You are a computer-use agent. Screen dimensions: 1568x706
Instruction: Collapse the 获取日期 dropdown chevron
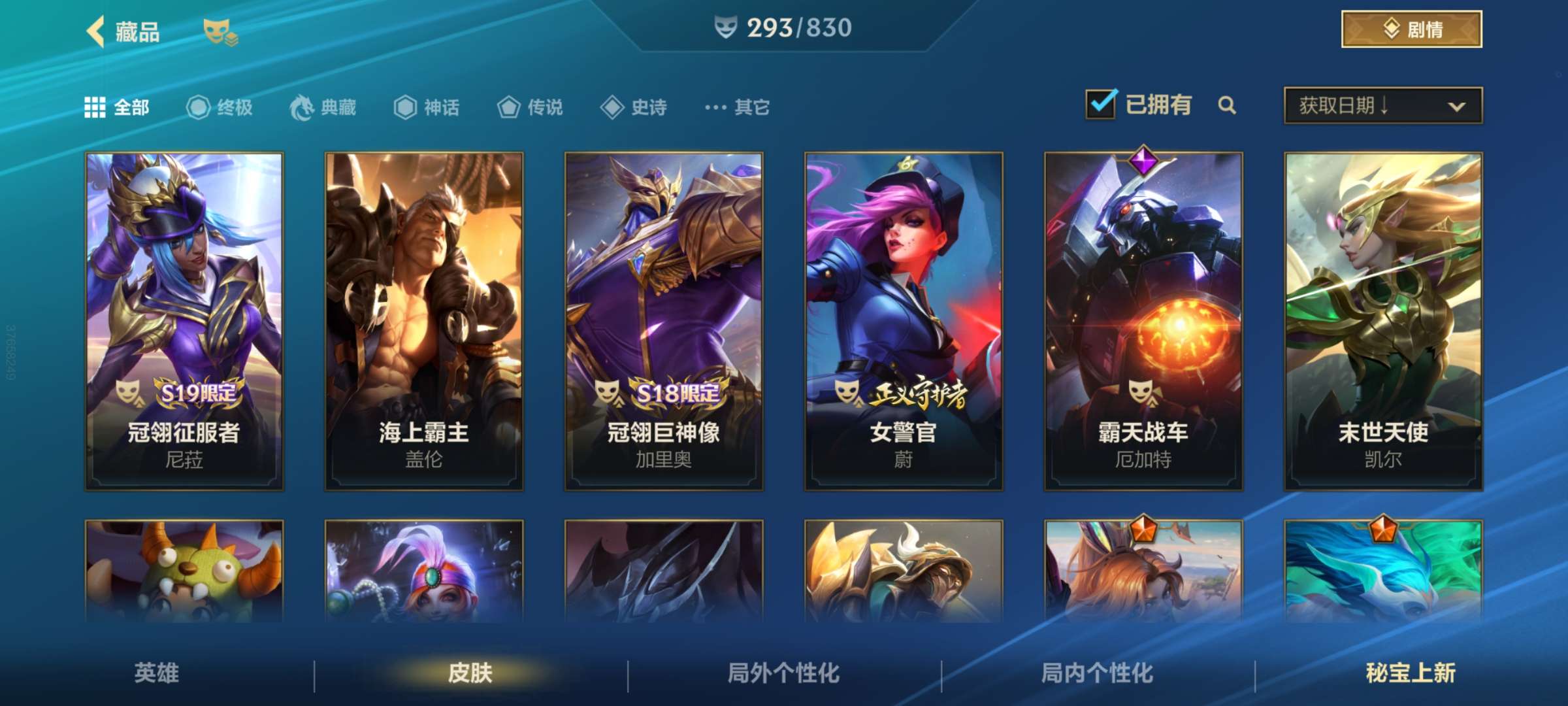1457,106
